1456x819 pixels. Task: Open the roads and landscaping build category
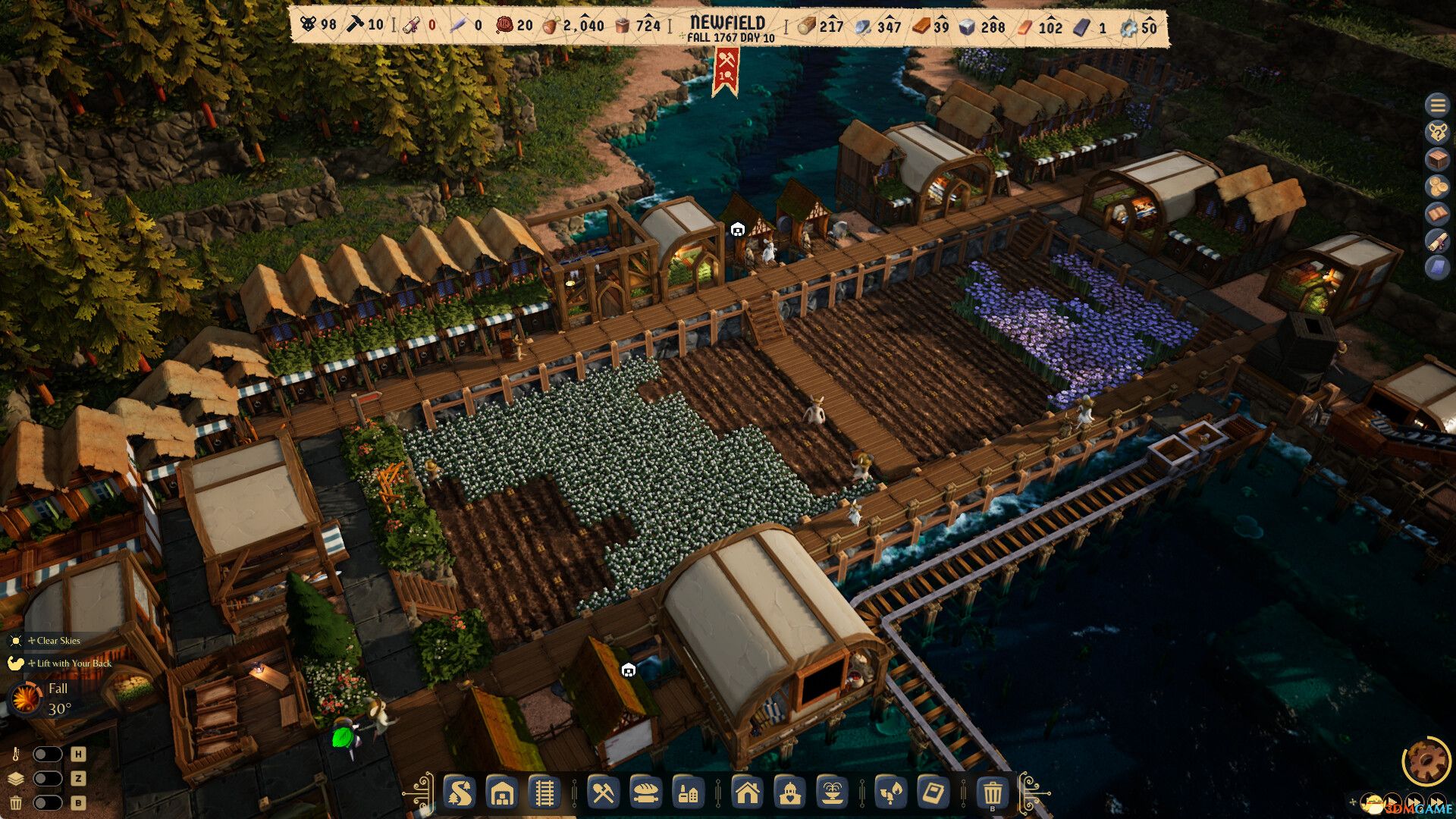pyautogui.click(x=460, y=793)
